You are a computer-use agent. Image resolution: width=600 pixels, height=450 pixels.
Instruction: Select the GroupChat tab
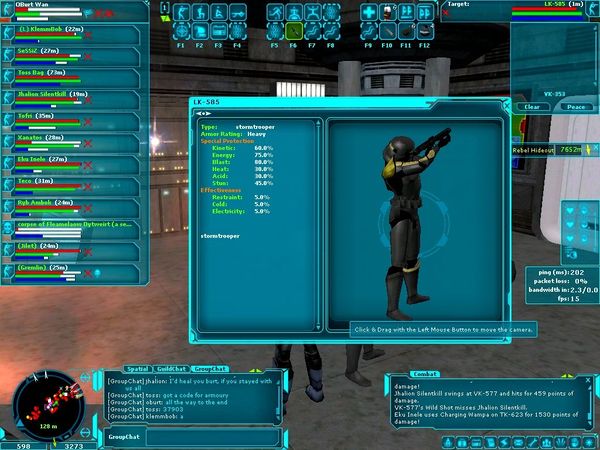(209, 369)
